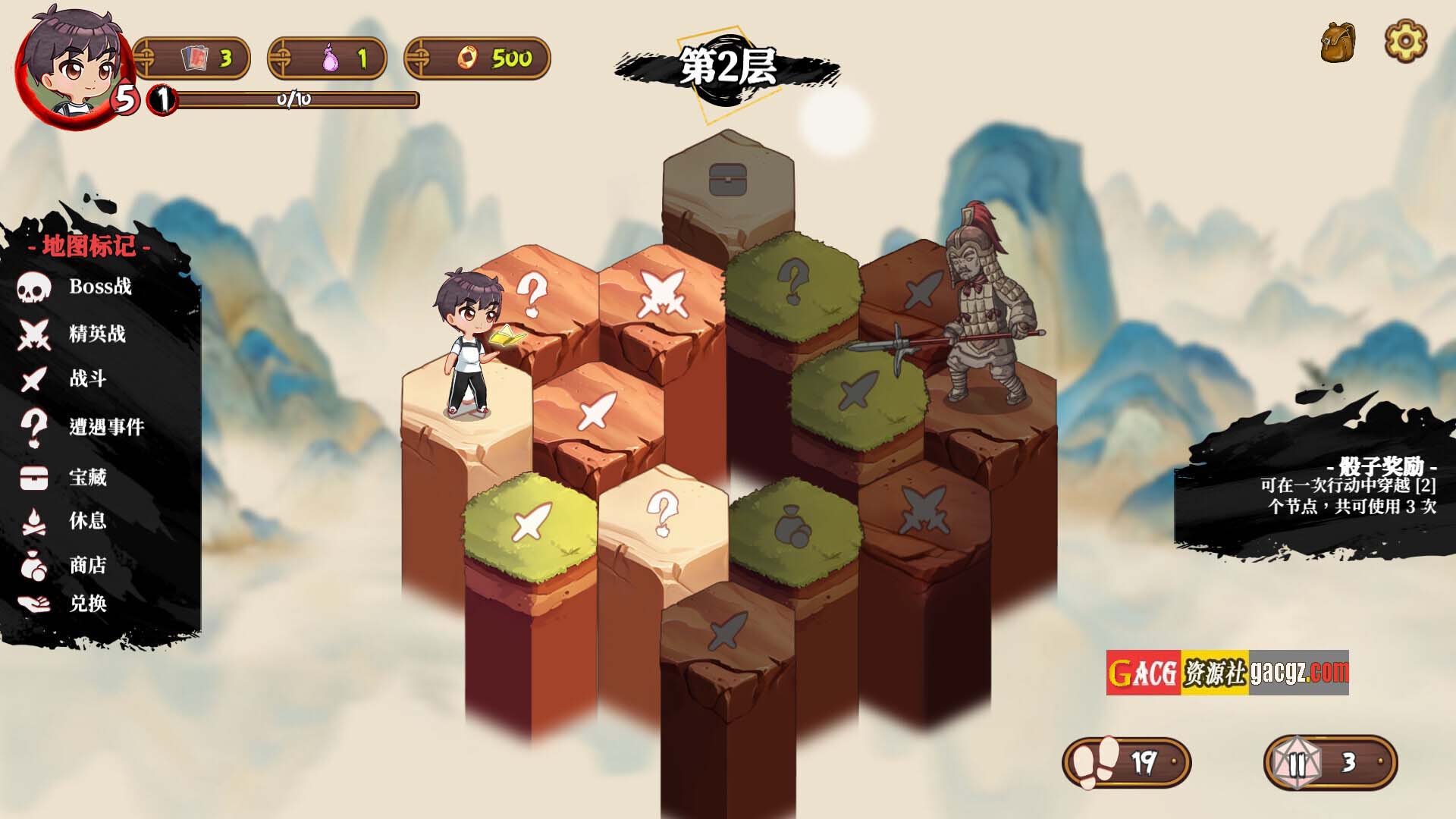
Task: Choose the dark brown elite battle tile
Action: (x=924, y=510)
